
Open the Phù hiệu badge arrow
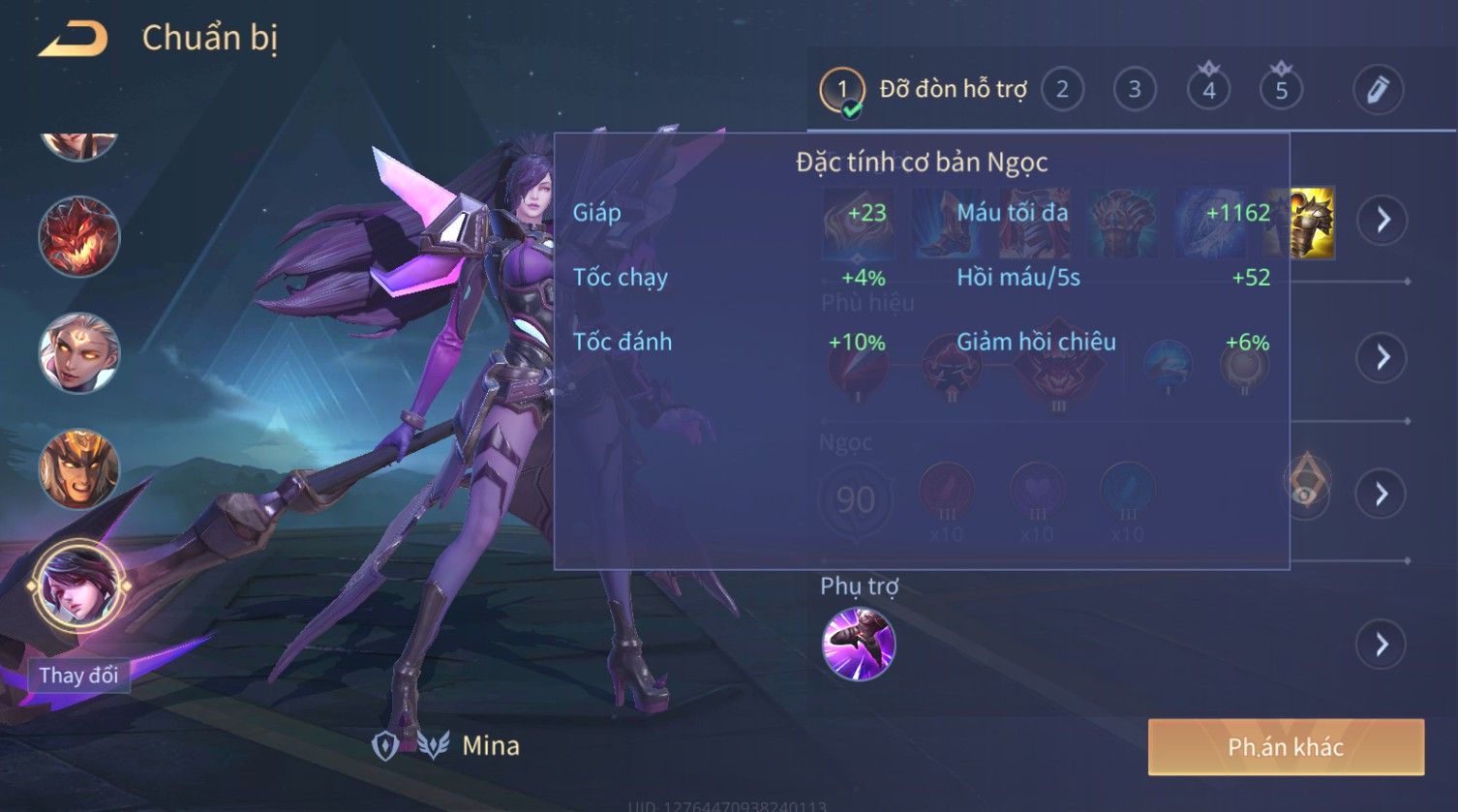pyautogui.click(x=1382, y=357)
